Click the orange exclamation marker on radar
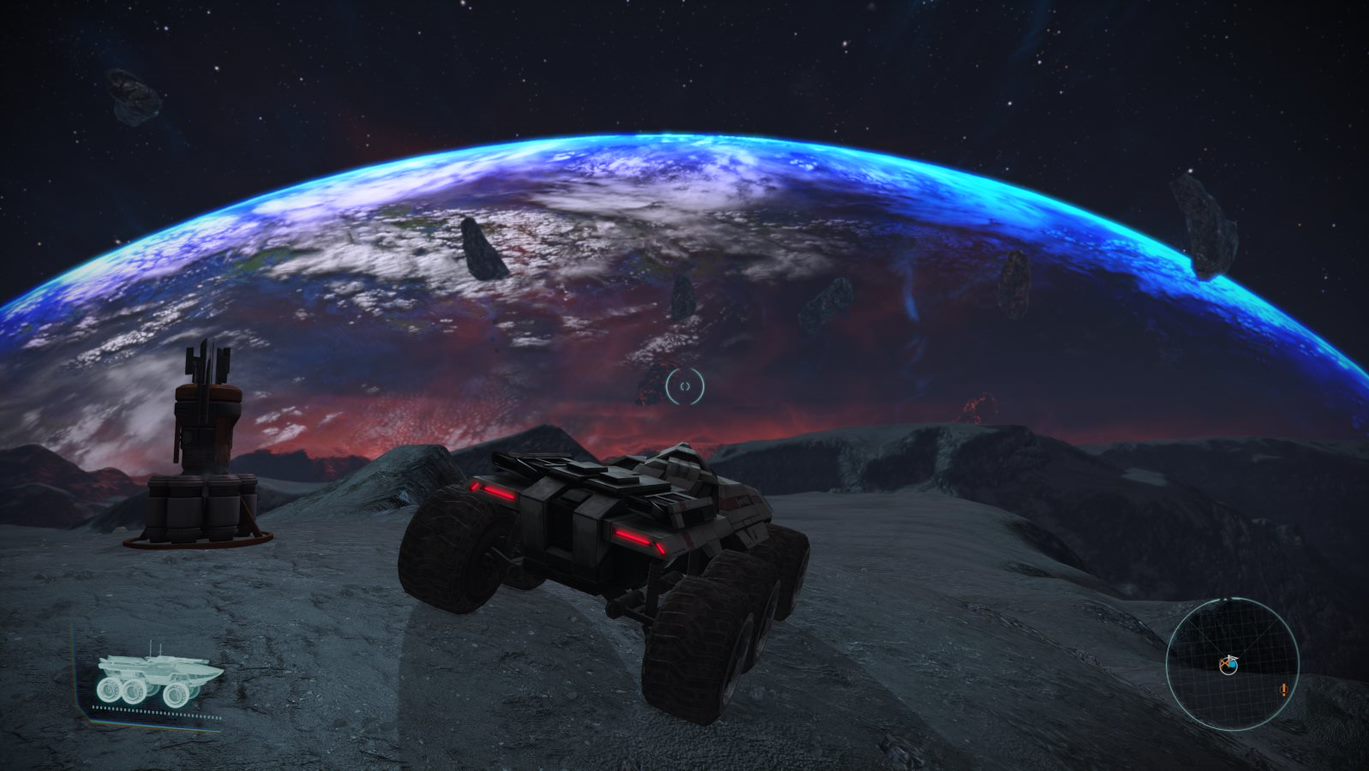This screenshot has width=1369, height=771. coord(1283,689)
